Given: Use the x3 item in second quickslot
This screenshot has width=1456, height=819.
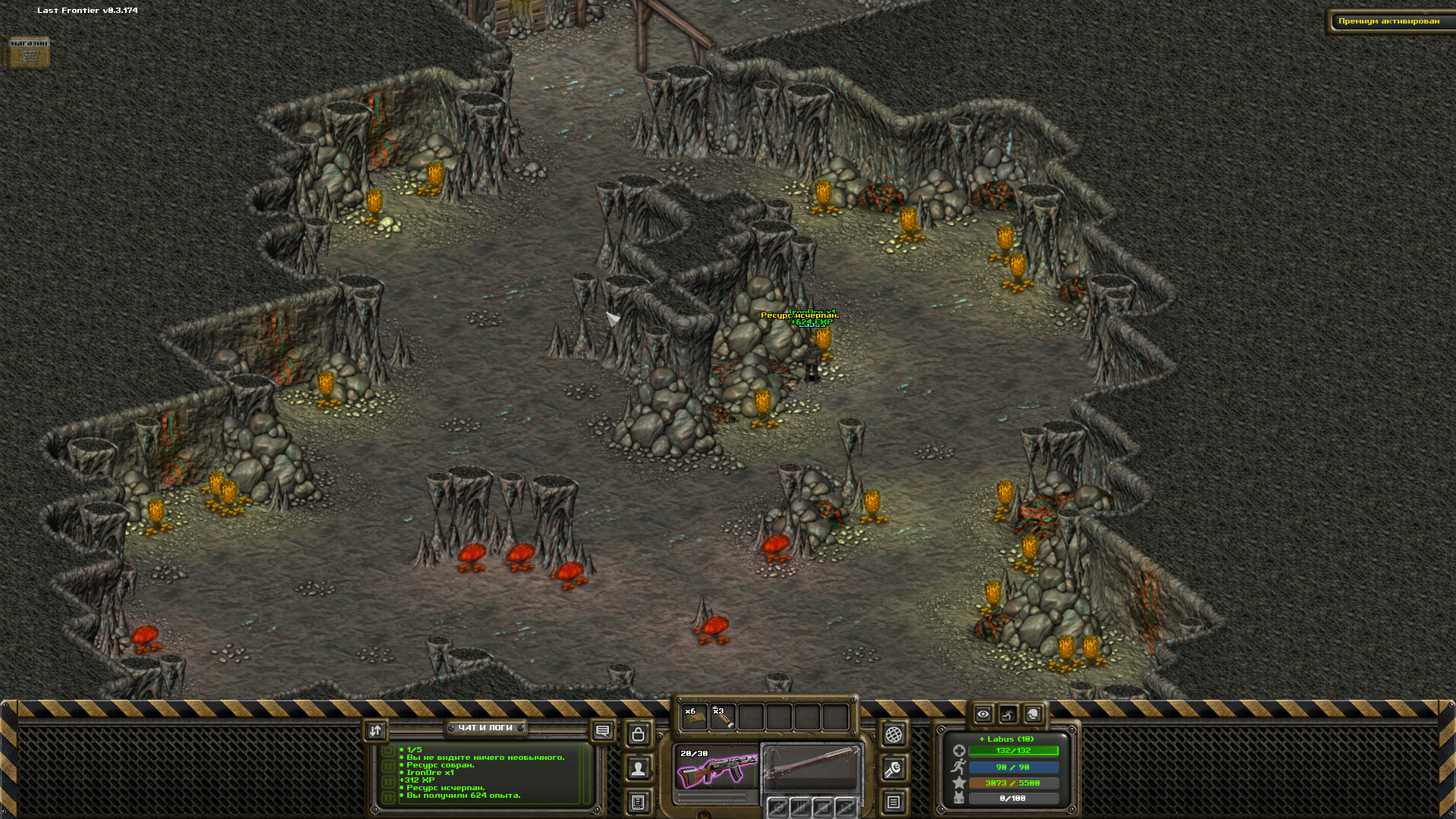Looking at the screenshot, I should 723,717.
